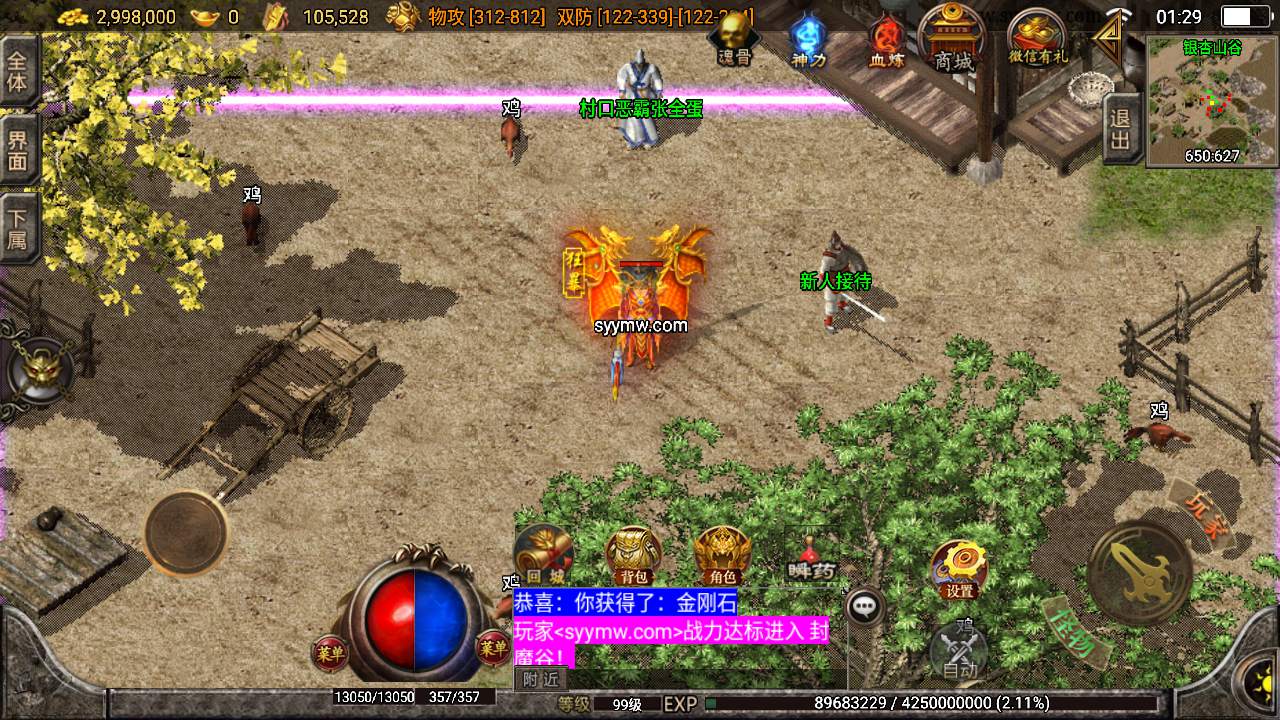
Task: Use the 瞬药 instant potion
Action: (810, 557)
